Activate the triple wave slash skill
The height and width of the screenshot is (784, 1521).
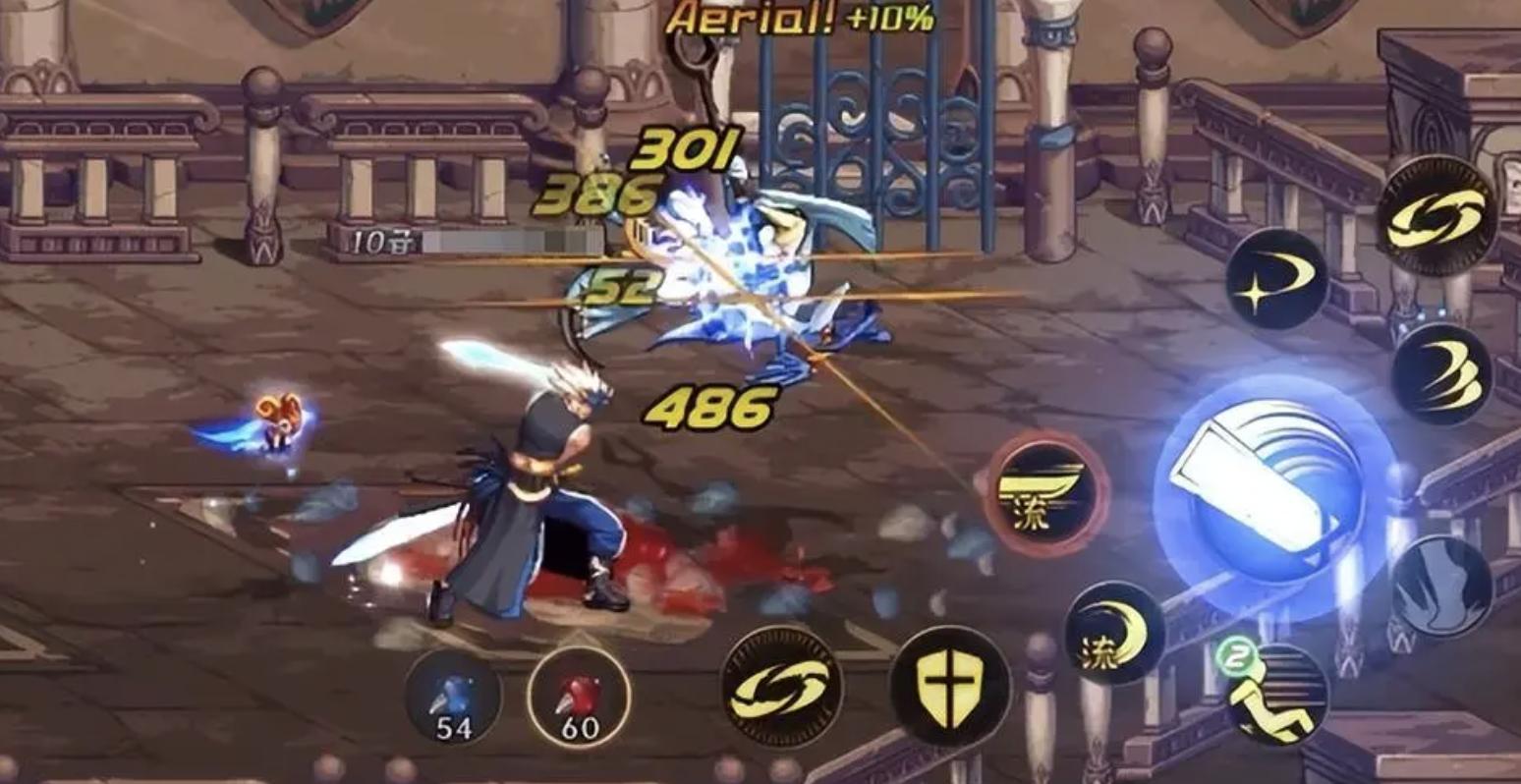coord(1441,374)
